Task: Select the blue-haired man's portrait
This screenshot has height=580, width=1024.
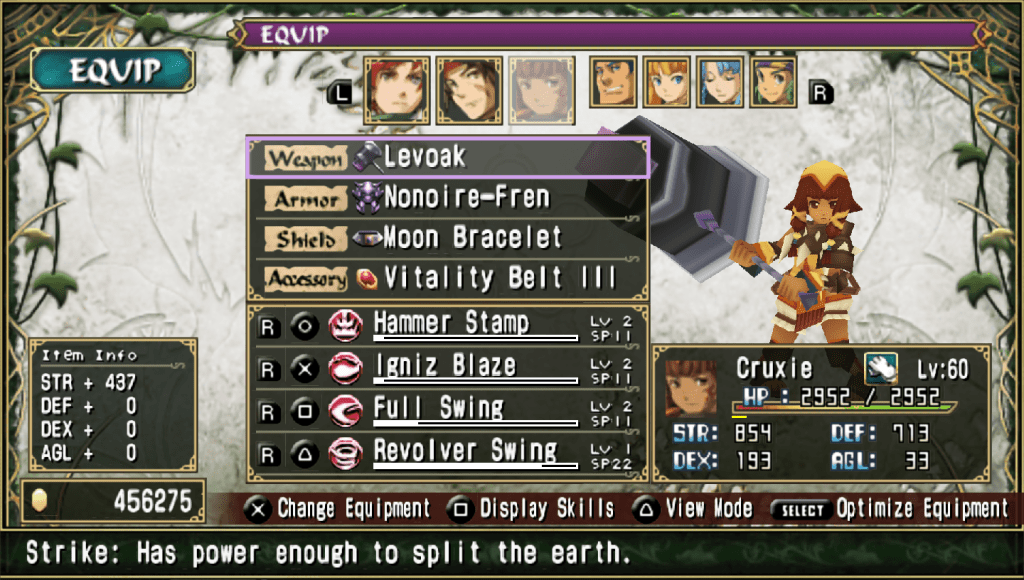Action: [612, 82]
